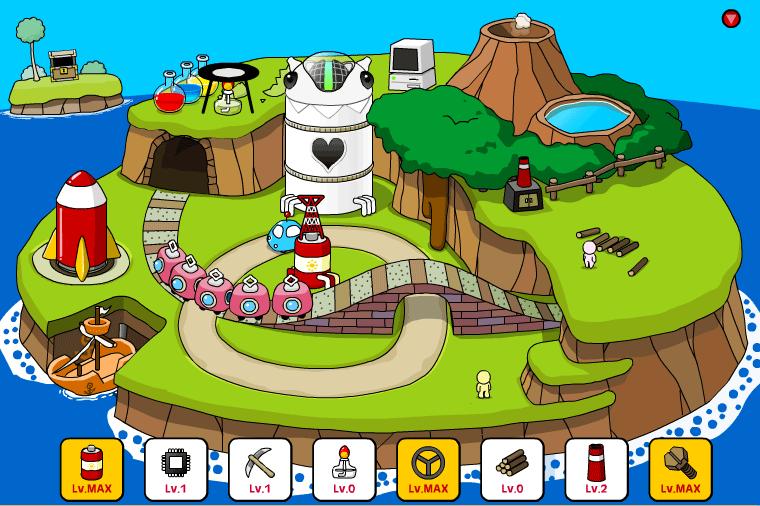The width and height of the screenshot is (760, 506).
Task: Open the red arrow dropdown menu
Action: (x=731, y=18)
